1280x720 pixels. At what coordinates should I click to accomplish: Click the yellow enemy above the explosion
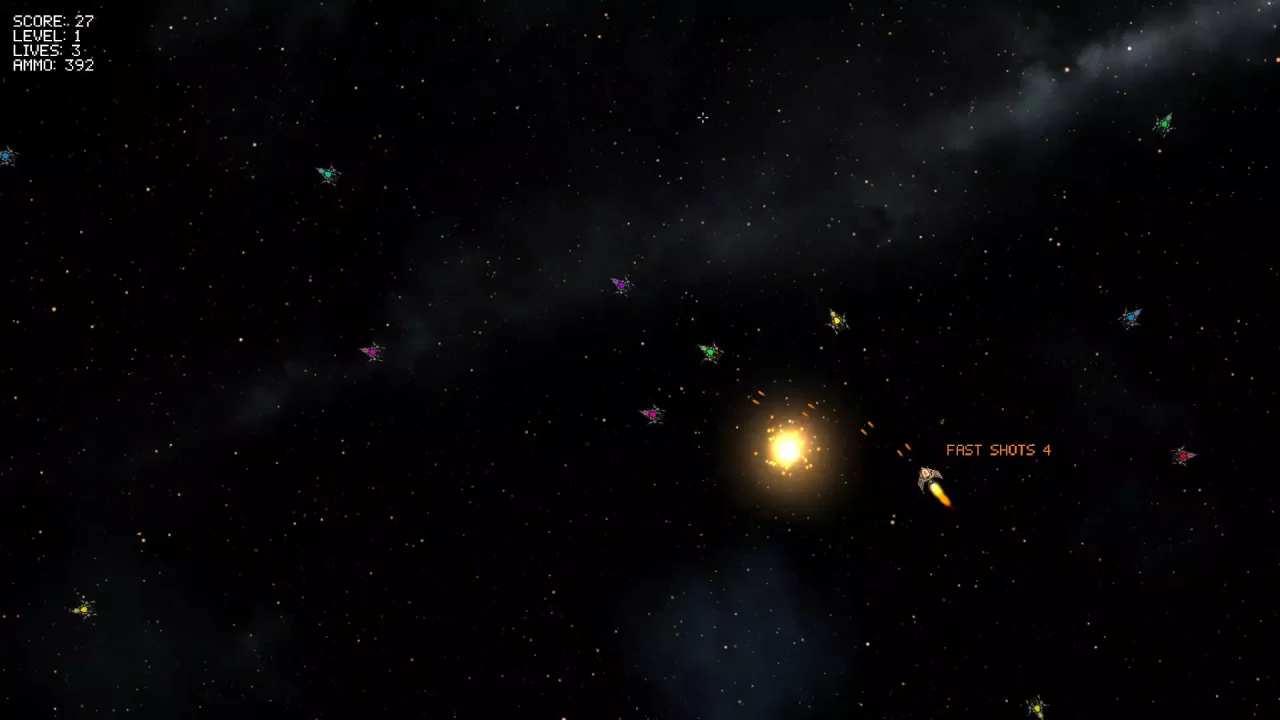[x=836, y=320]
